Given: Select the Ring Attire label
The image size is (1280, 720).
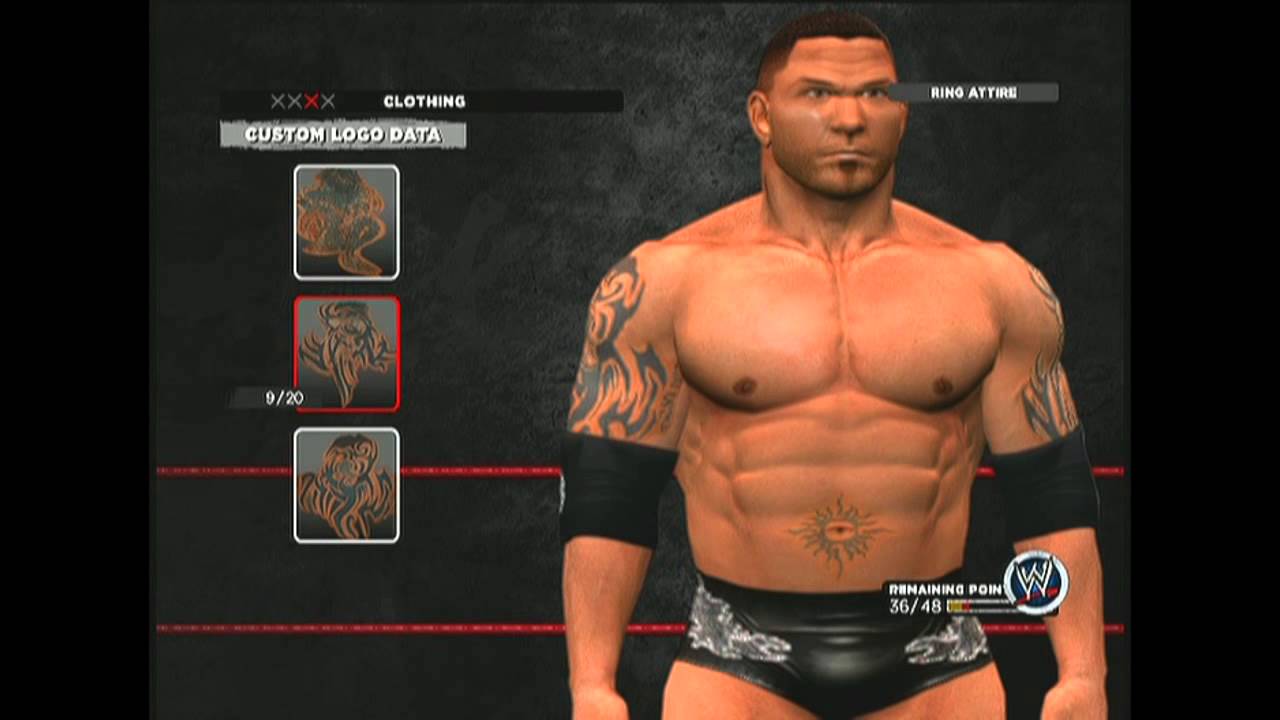Looking at the screenshot, I should coord(973,93).
